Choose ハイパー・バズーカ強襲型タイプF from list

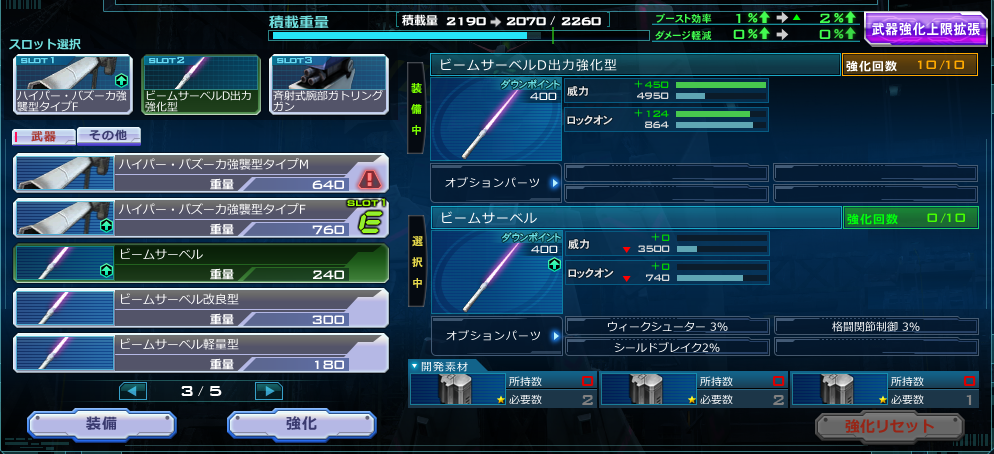(x=200, y=218)
